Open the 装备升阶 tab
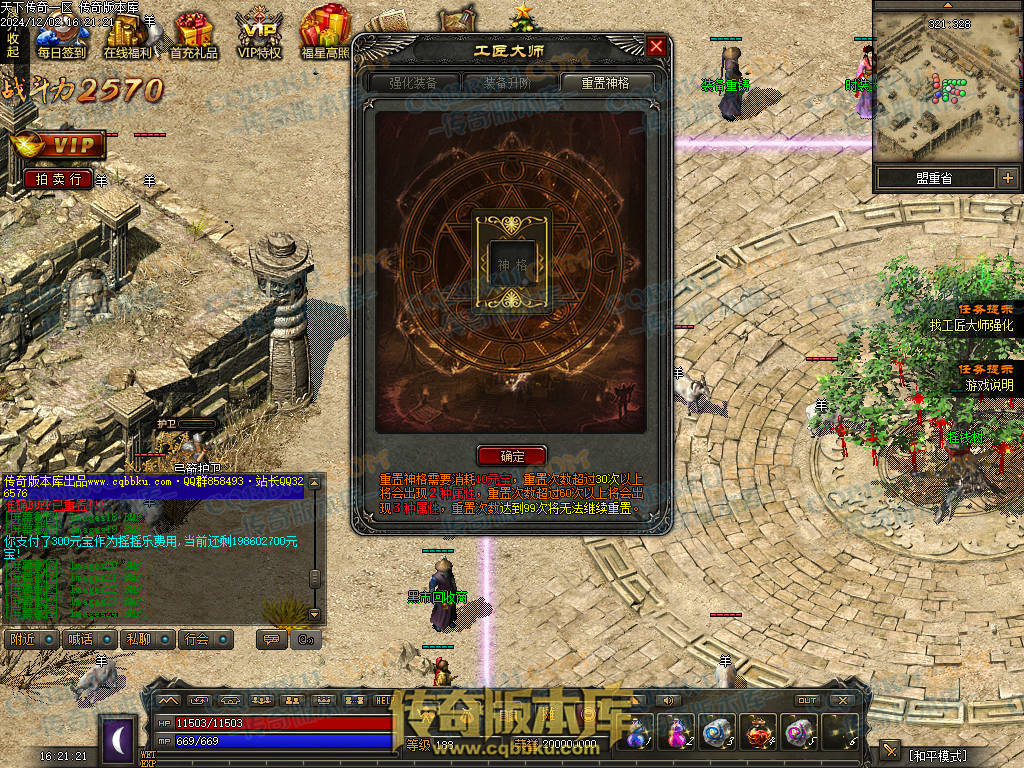Viewport: 1024px width, 768px height. tap(509, 83)
